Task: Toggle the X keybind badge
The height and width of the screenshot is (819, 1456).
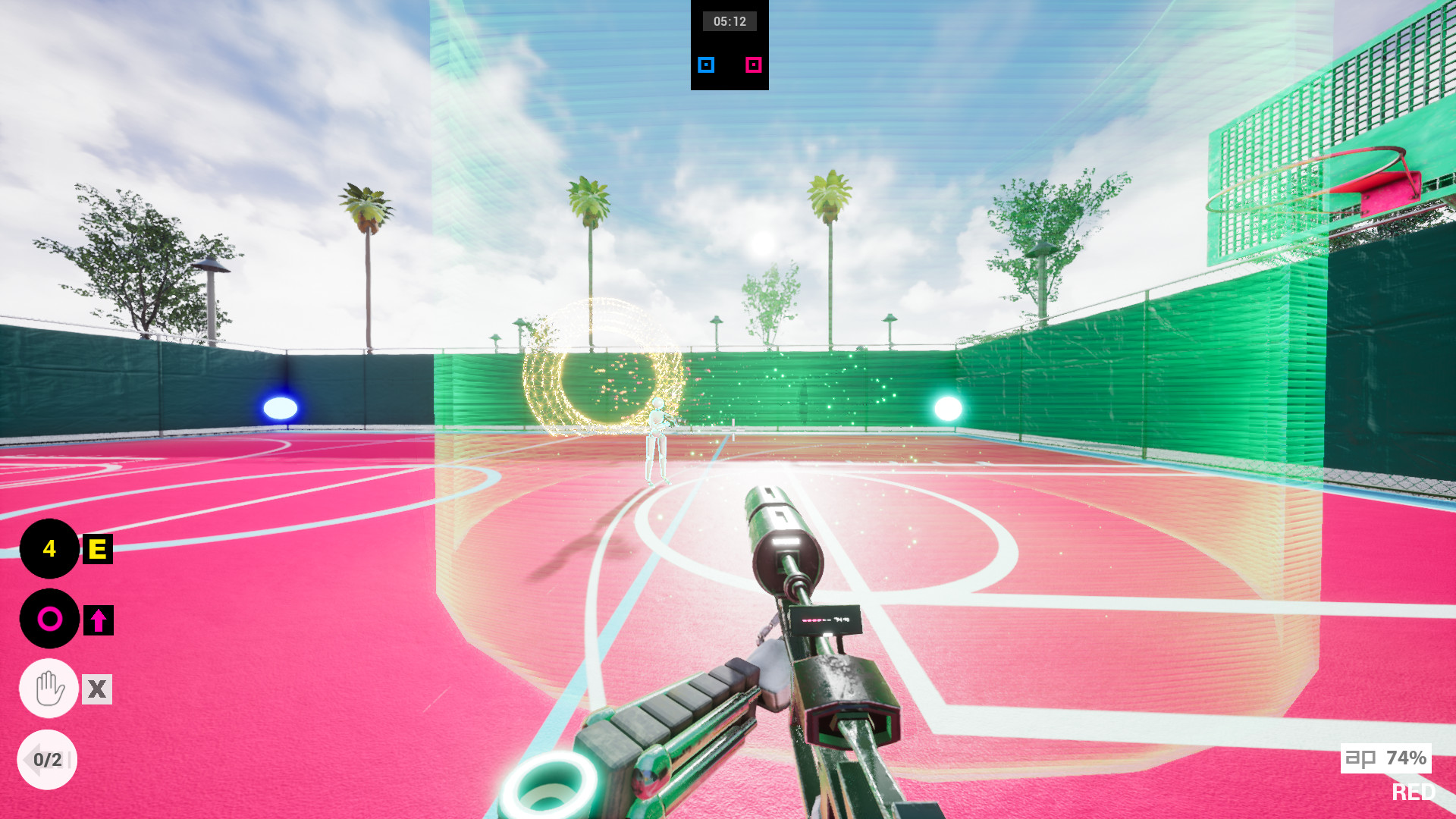Action: (96, 689)
